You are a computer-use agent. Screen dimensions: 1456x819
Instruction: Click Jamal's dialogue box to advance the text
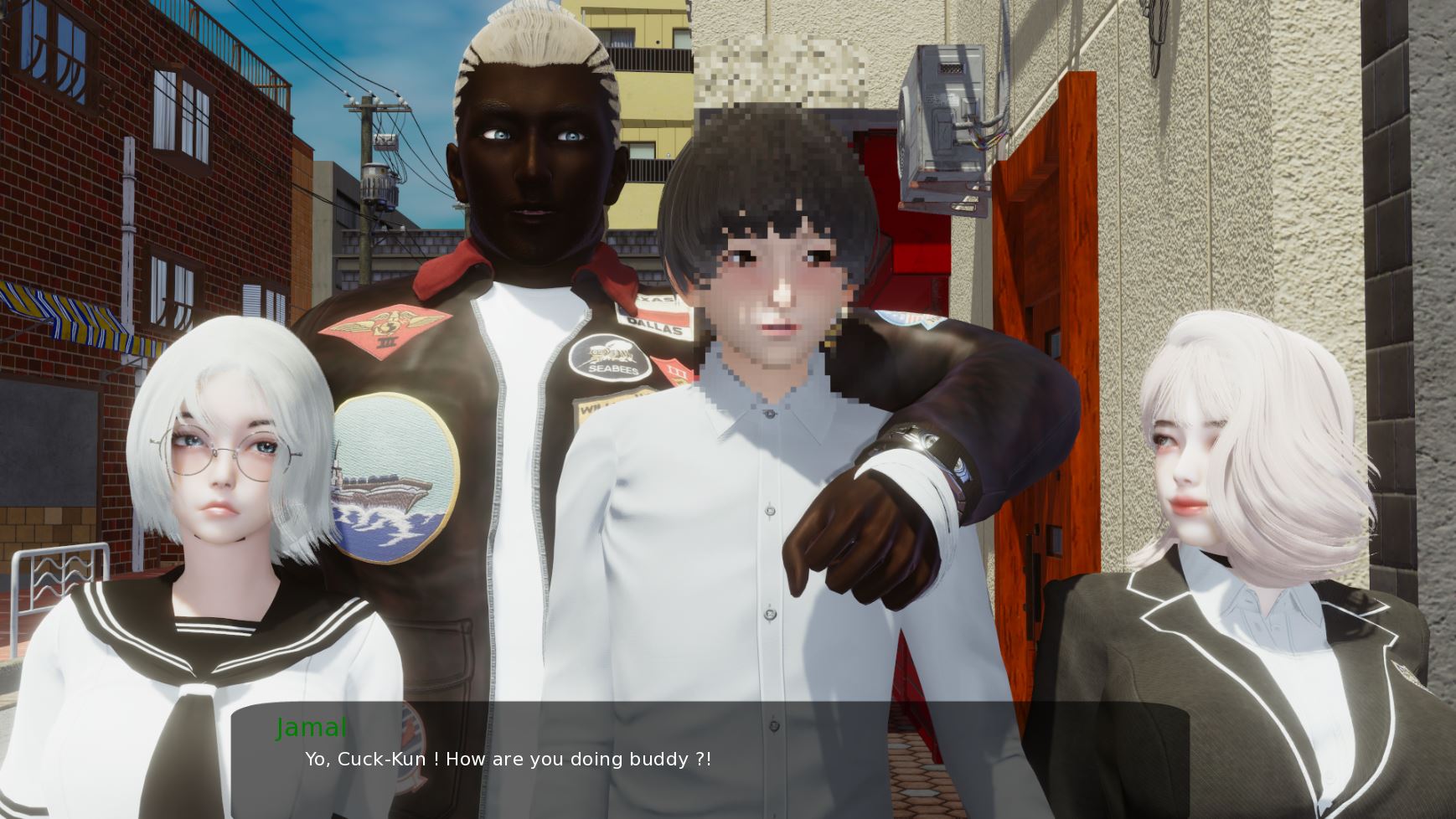[x=710, y=759]
